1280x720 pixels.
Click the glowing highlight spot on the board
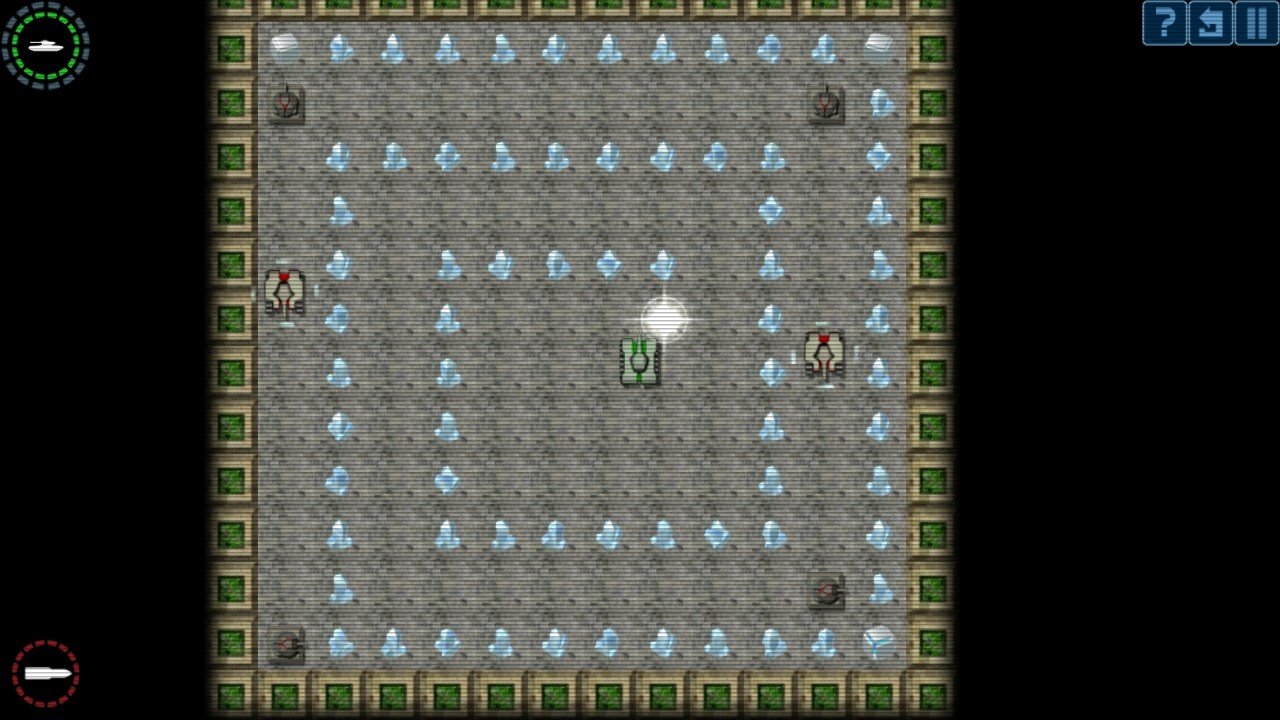663,319
